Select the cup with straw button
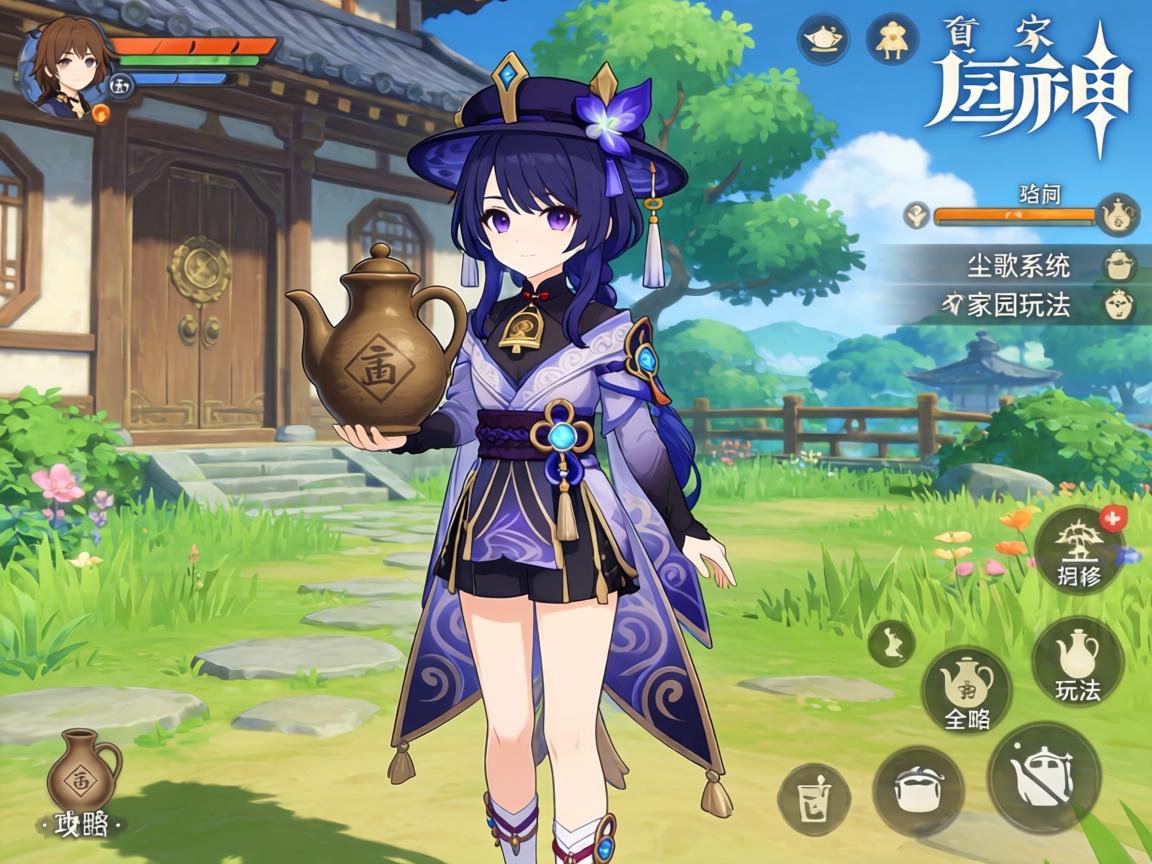Screen dimensions: 1152x864 pos(814,799)
